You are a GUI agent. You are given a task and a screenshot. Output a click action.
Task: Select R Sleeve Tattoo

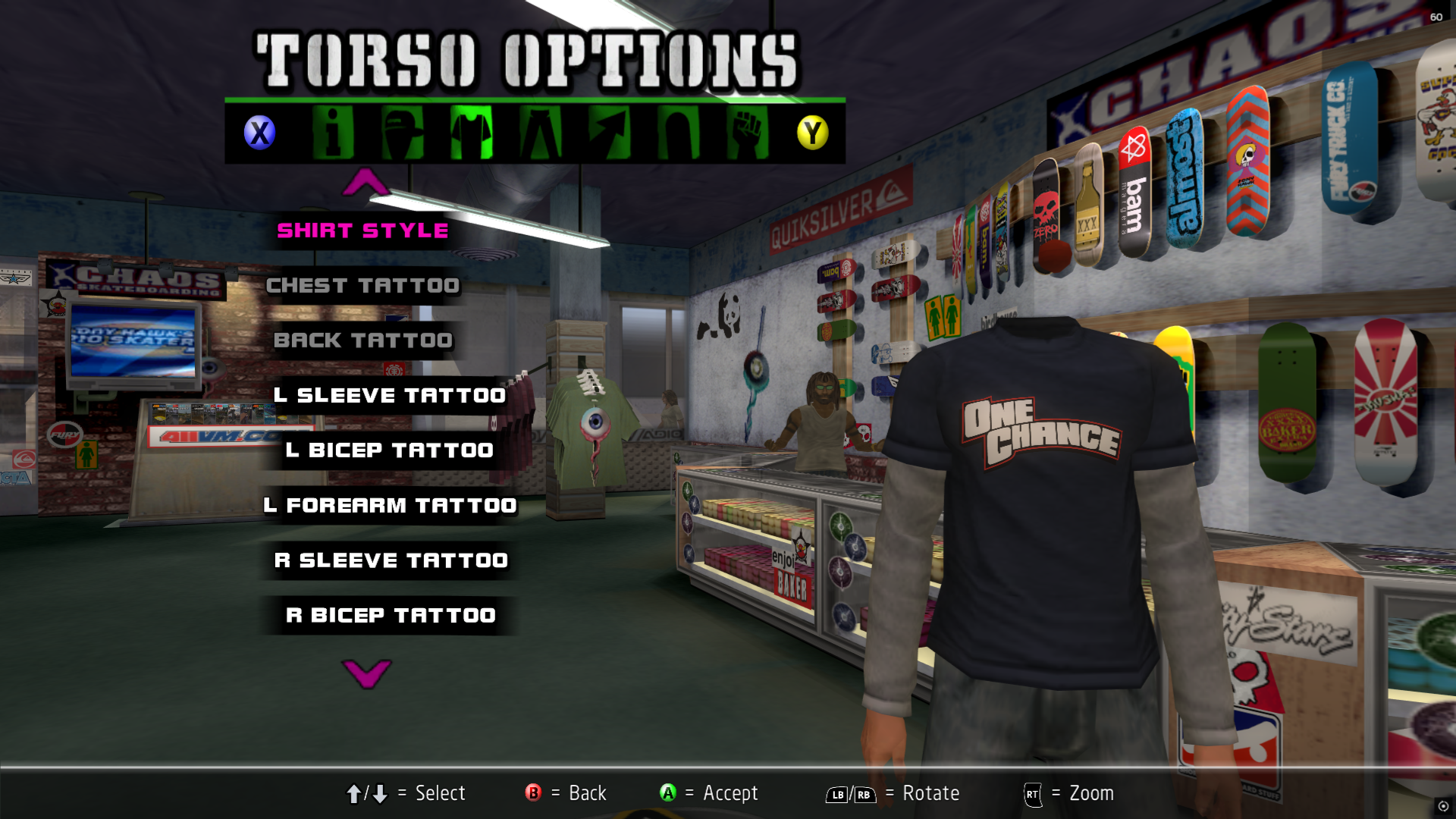tap(391, 560)
